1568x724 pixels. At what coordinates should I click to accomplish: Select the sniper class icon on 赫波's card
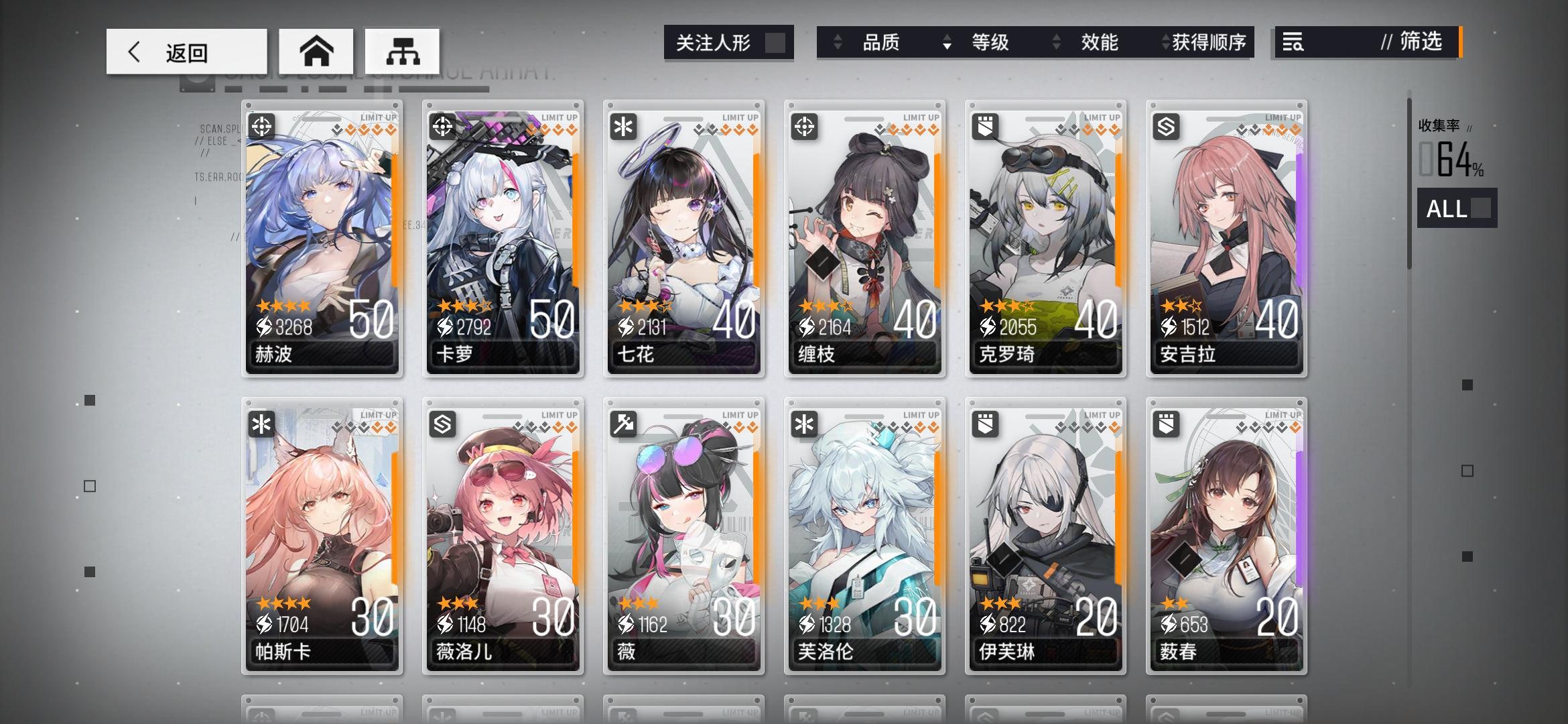[x=261, y=127]
